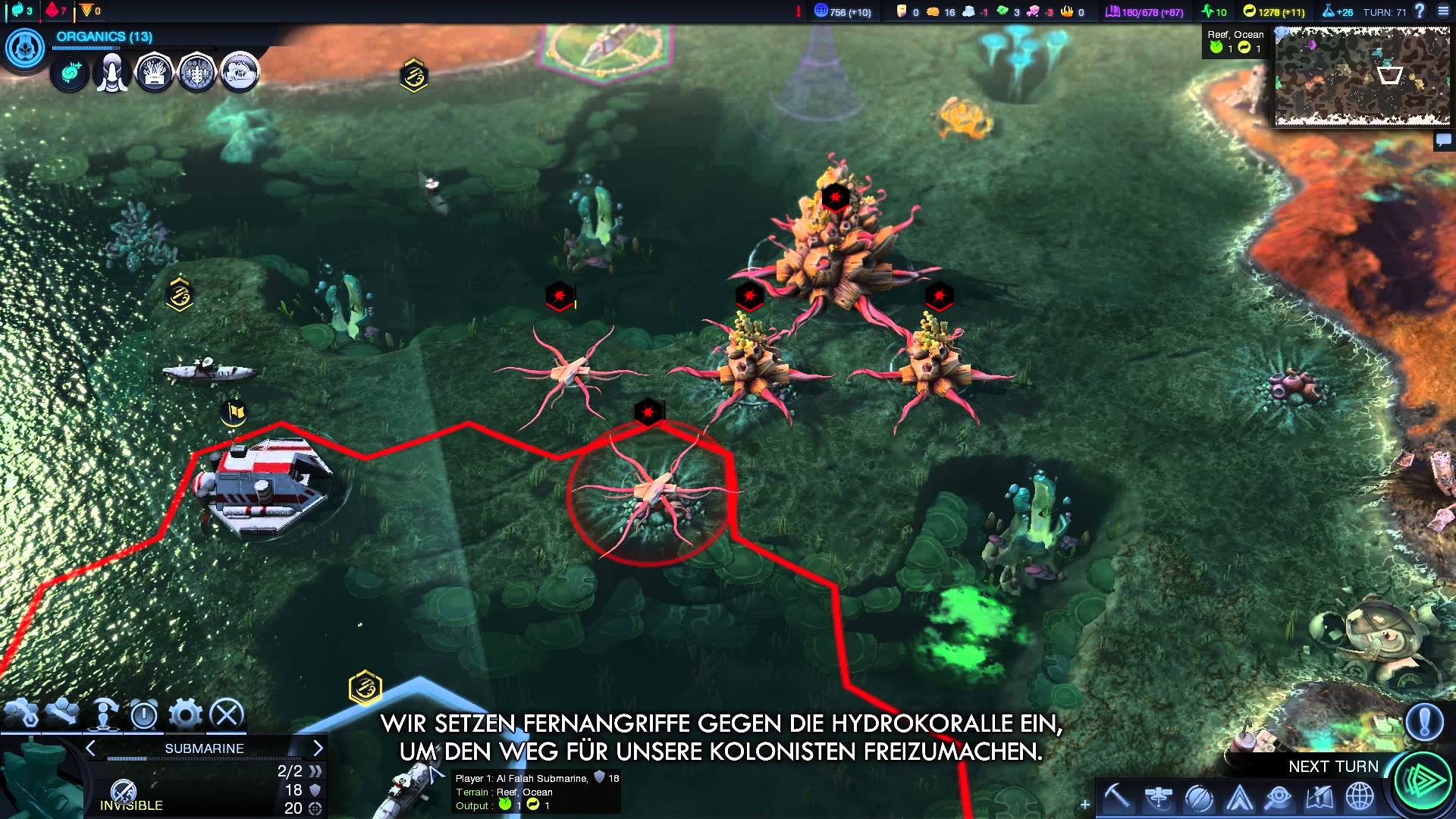Image resolution: width=1456 pixels, height=819 pixels.
Task: Open the covert operations eye icon
Action: coord(1279,799)
